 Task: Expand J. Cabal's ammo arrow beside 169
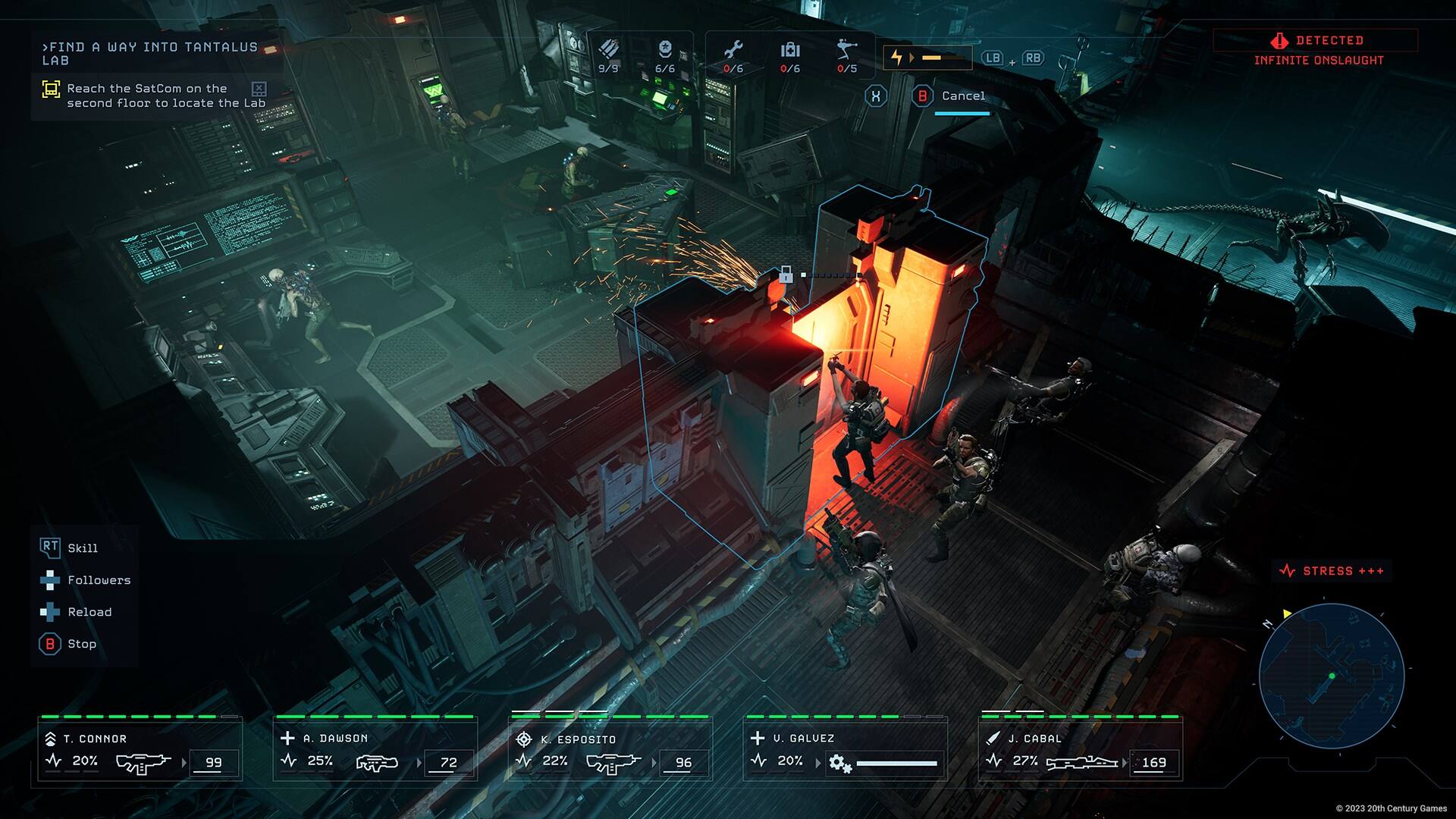(x=1124, y=762)
